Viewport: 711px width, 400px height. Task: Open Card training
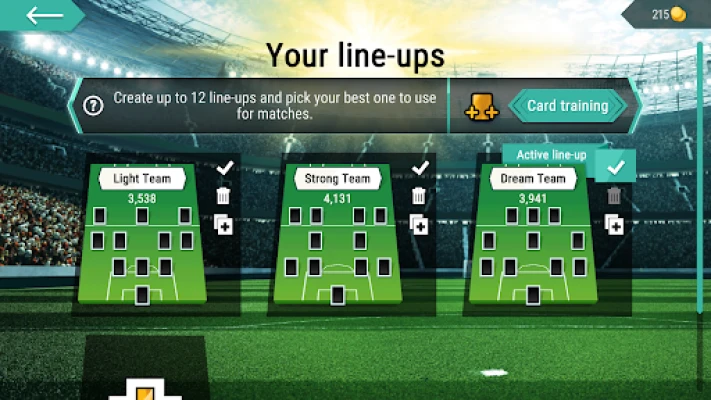(568, 106)
